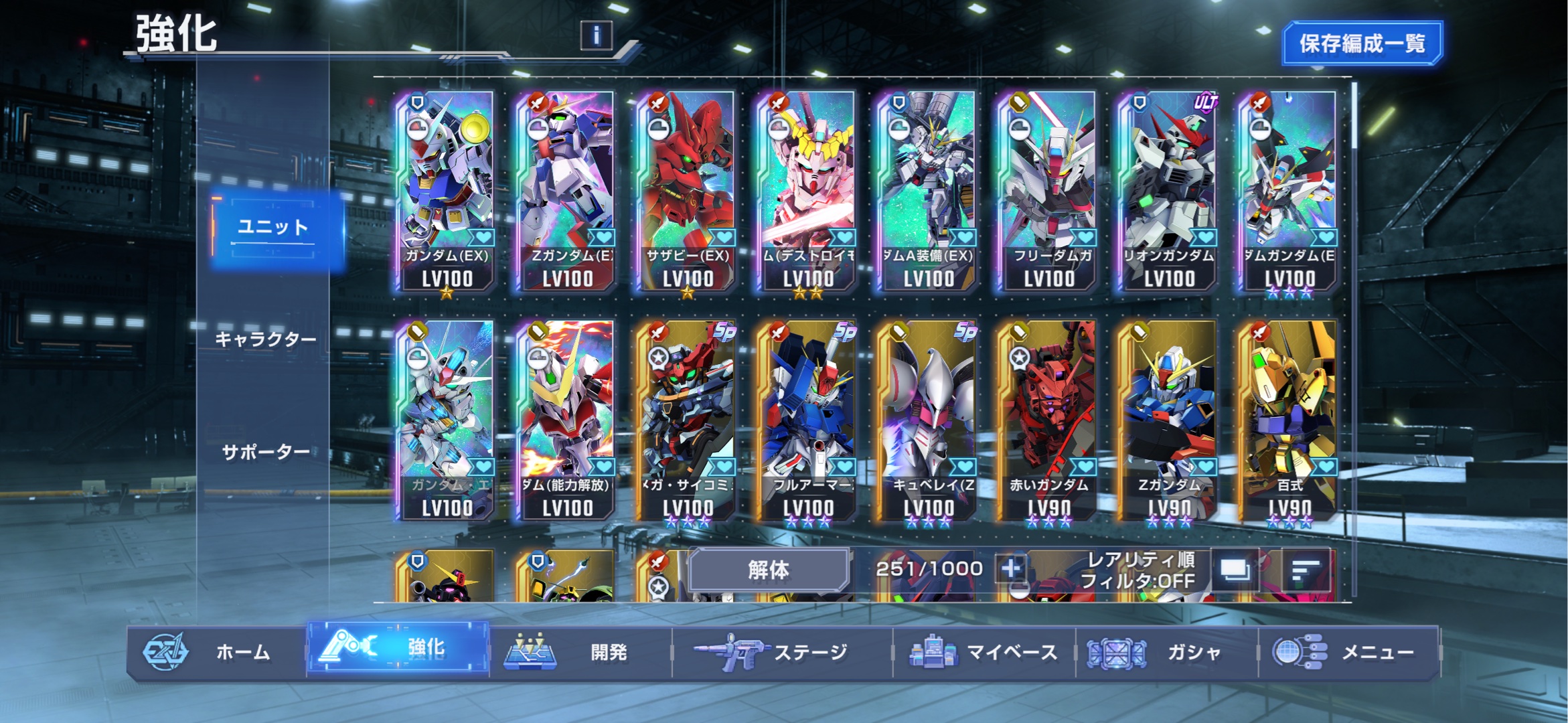The height and width of the screenshot is (723, 1568).
Task: Pick the キュベレイ unit card
Action: click(x=928, y=420)
